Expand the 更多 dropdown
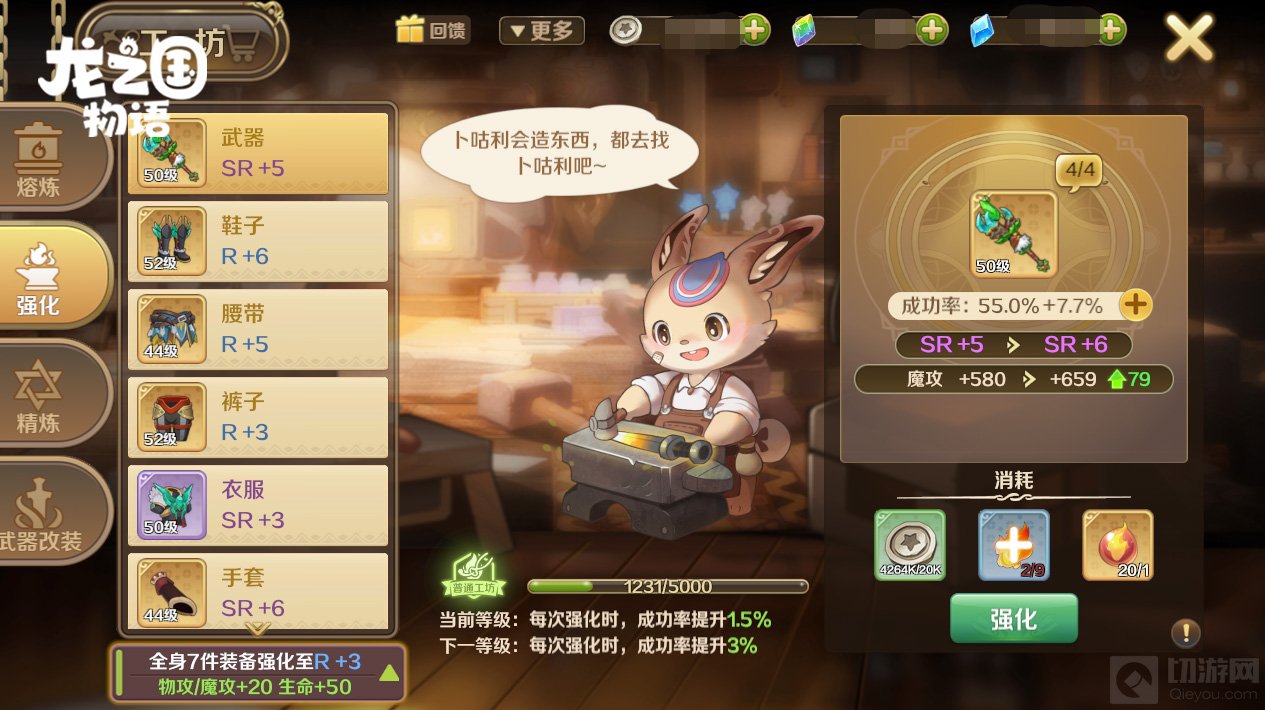The width and height of the screenshot is (1265, 710). tap(542, 31)
